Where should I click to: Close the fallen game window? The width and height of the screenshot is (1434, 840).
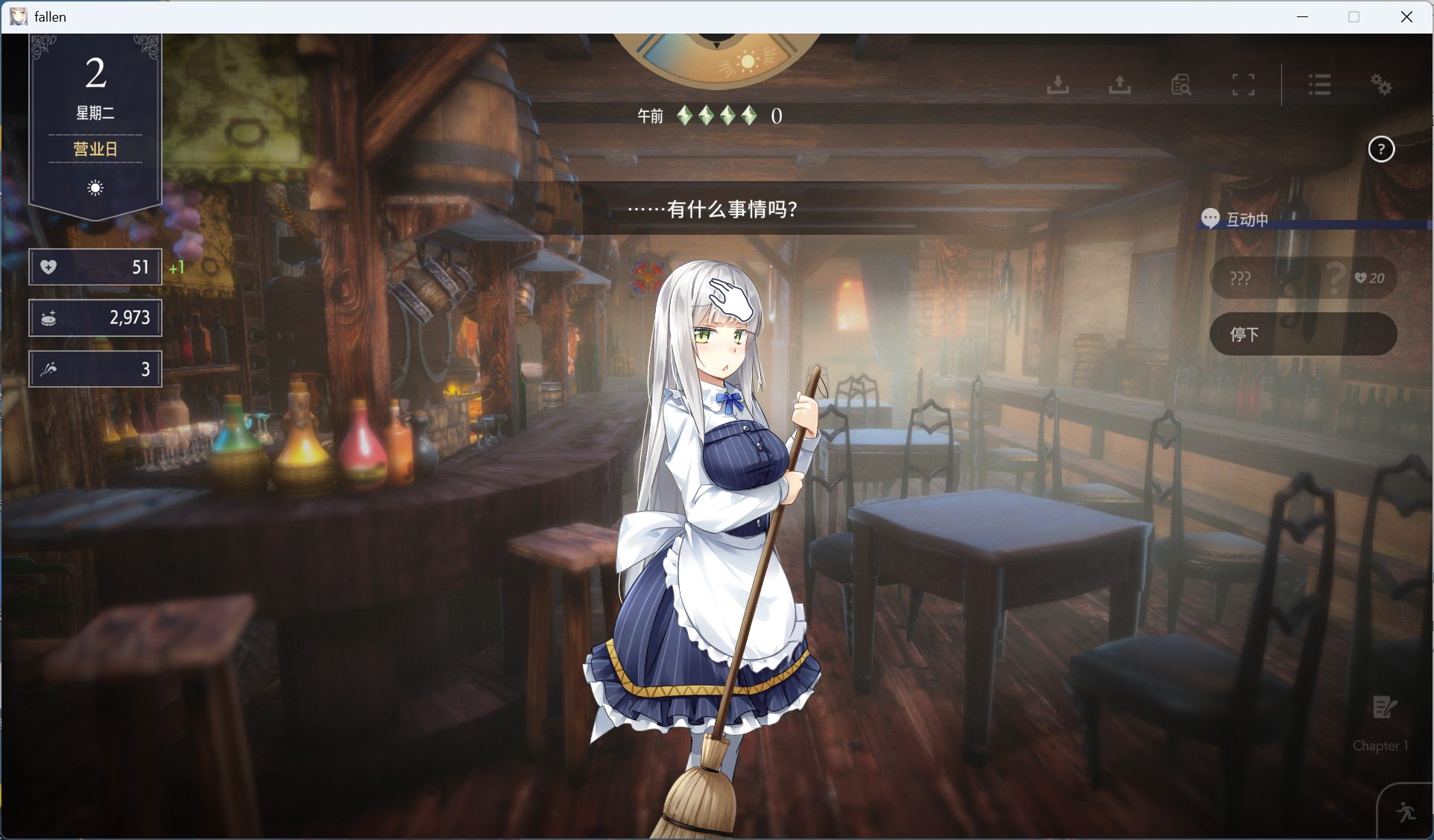coord(1406,16)
